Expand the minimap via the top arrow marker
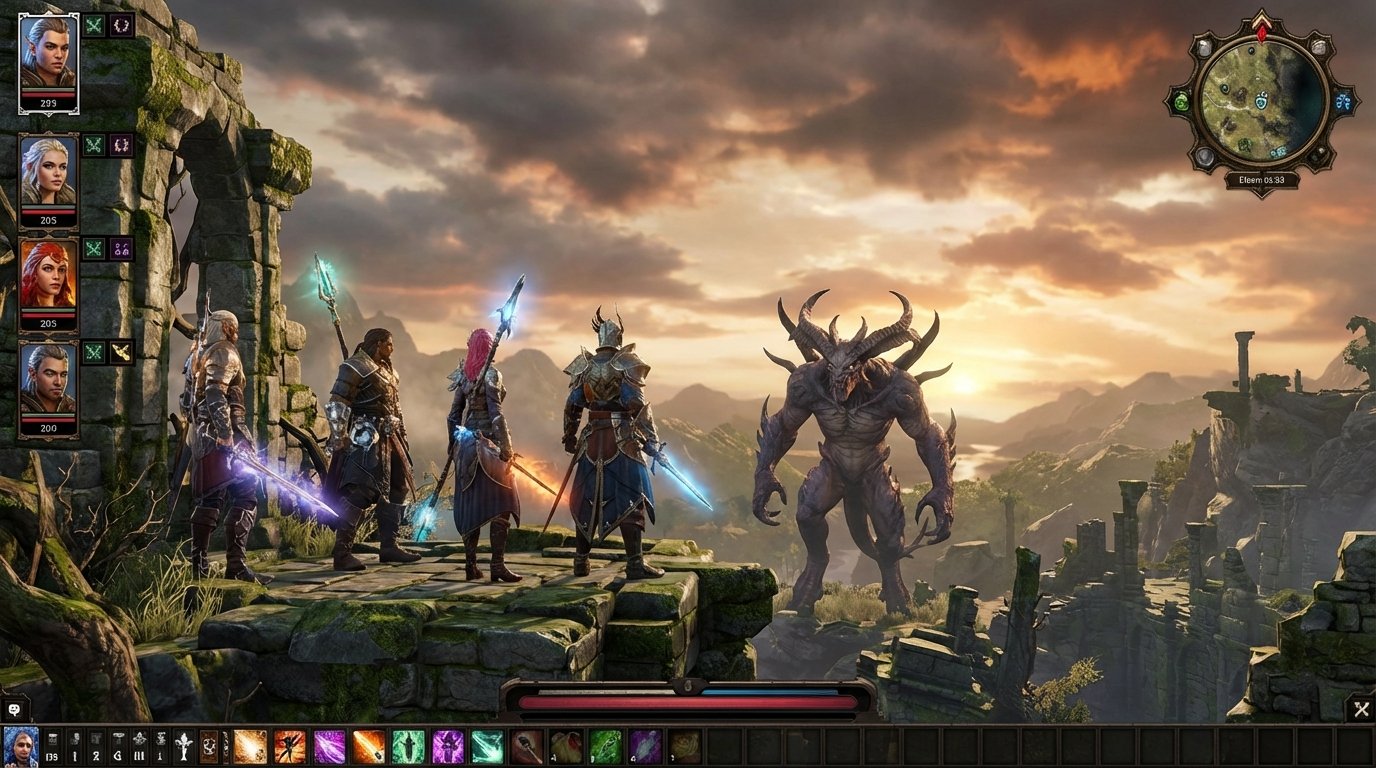Viewport: 1376px width, 768px height. click(x=1261, y=16)
